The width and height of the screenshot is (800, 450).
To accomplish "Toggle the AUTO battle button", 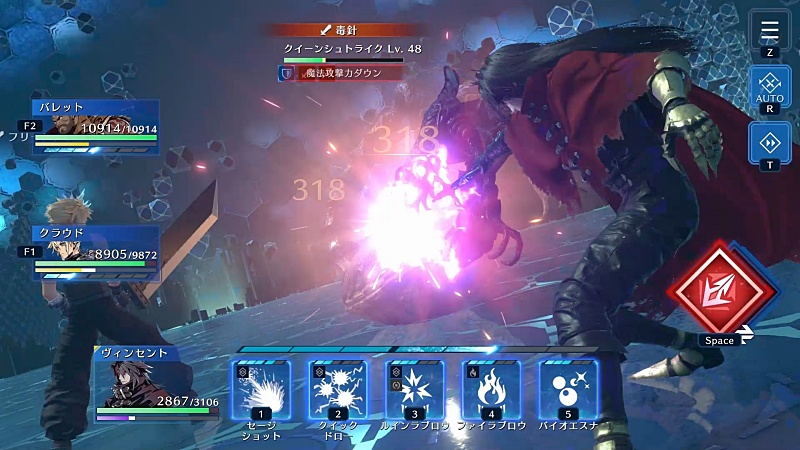I will coord(769,88).
